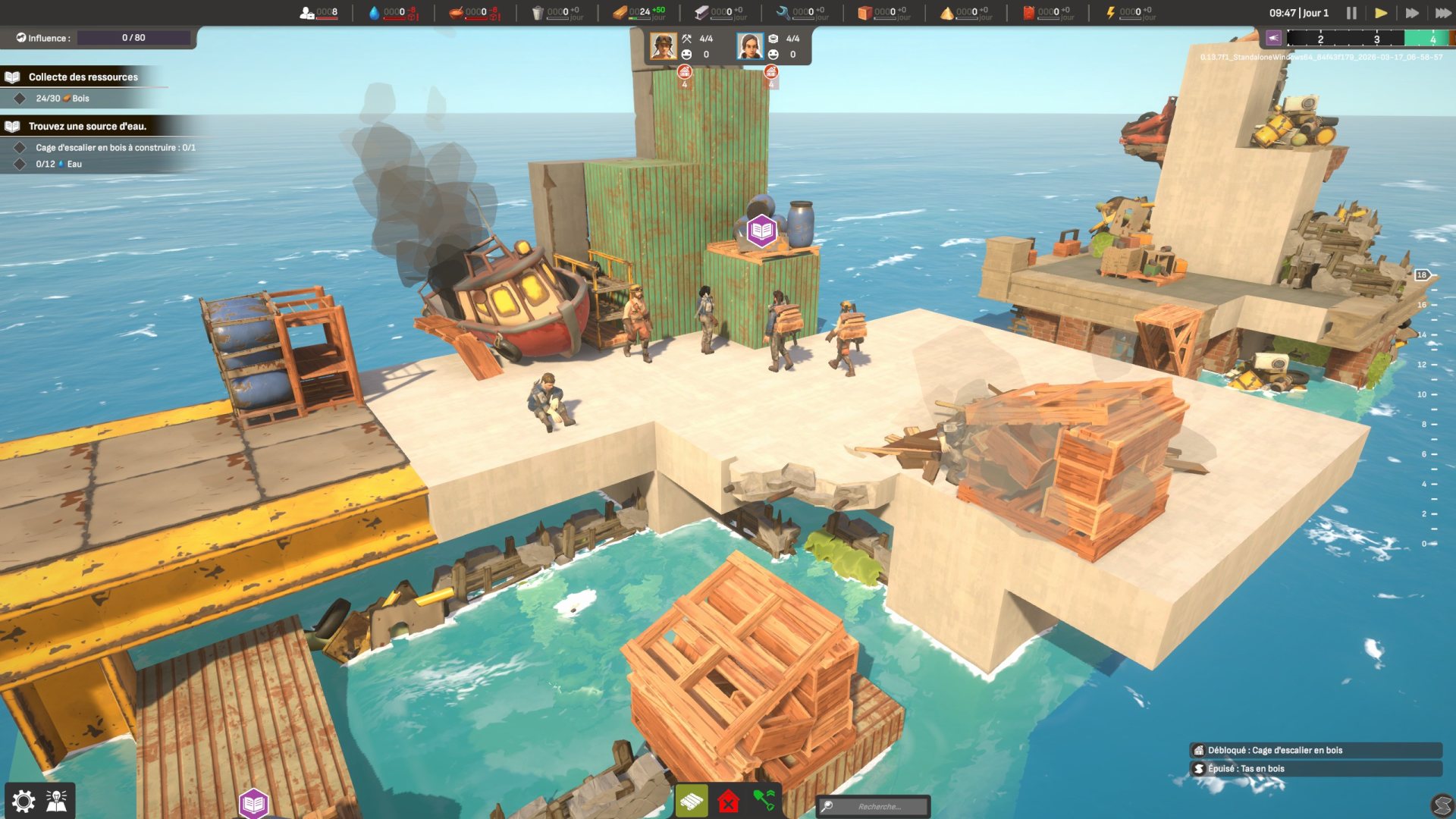Switch to double fast-forward speed
1456x819 pixels.
(1412, 13)
